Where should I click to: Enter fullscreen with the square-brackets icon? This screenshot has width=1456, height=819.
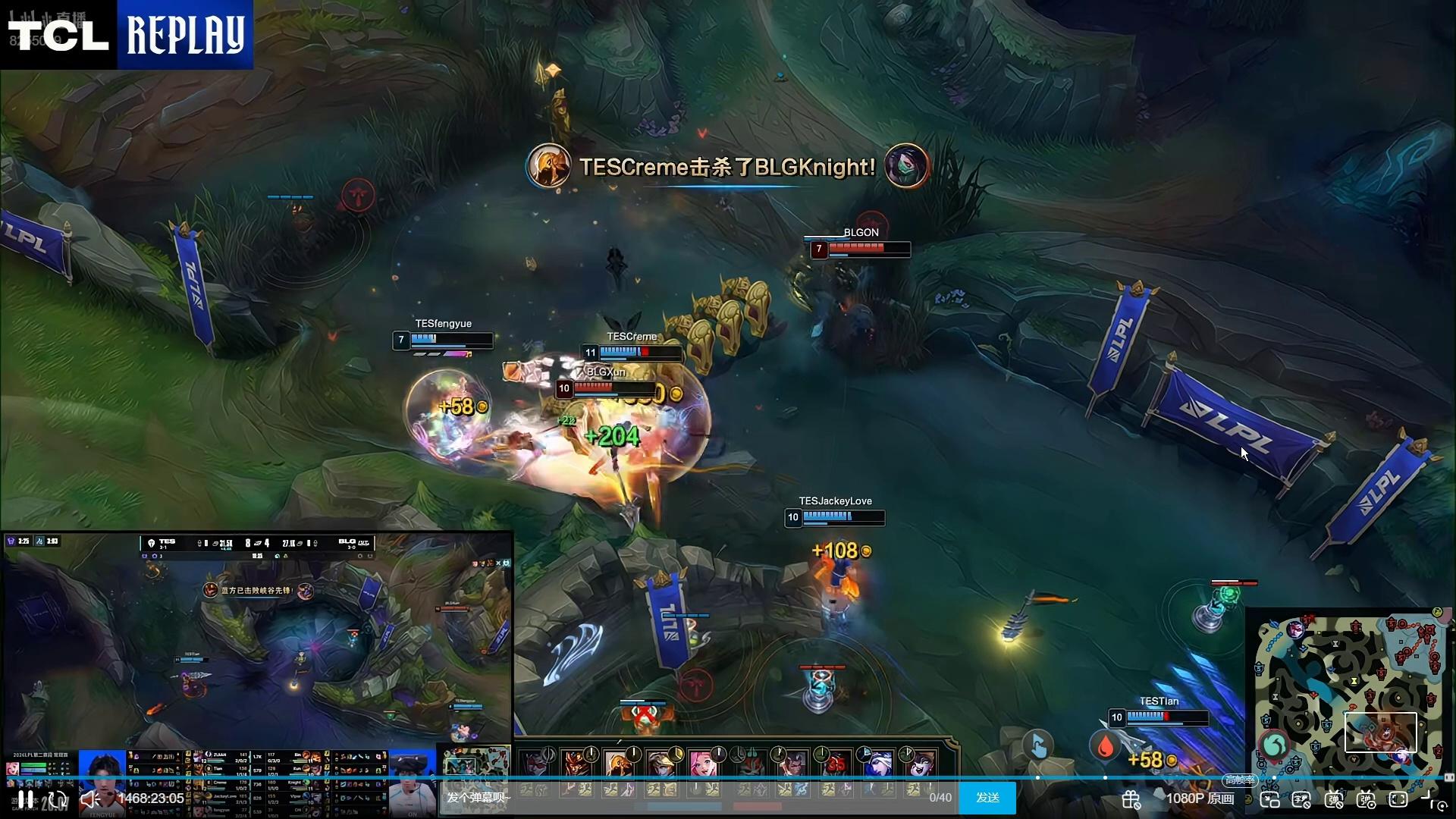tap(1398, 799)
